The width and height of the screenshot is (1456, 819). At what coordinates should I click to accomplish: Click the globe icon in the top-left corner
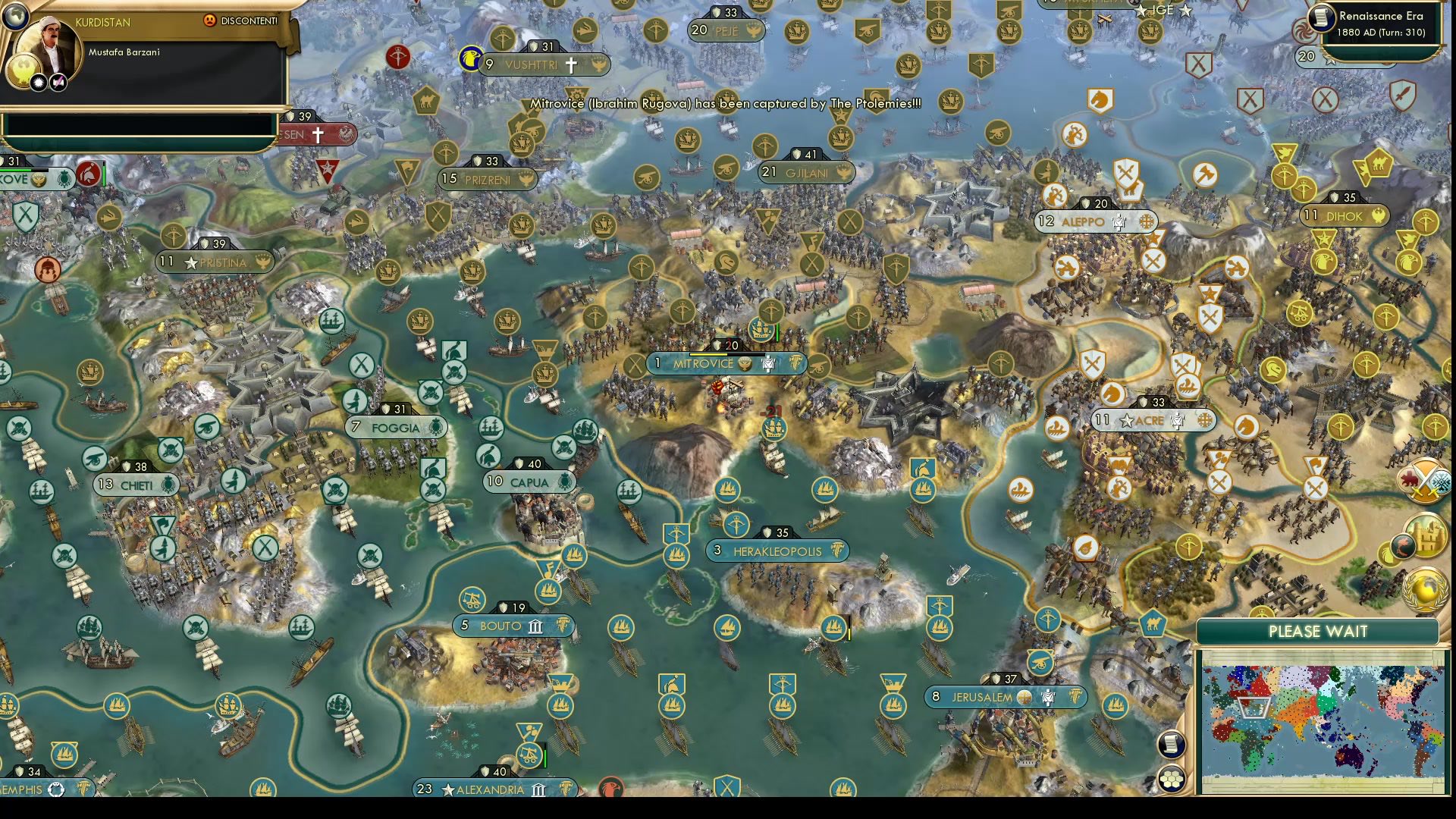coord(16,16)
